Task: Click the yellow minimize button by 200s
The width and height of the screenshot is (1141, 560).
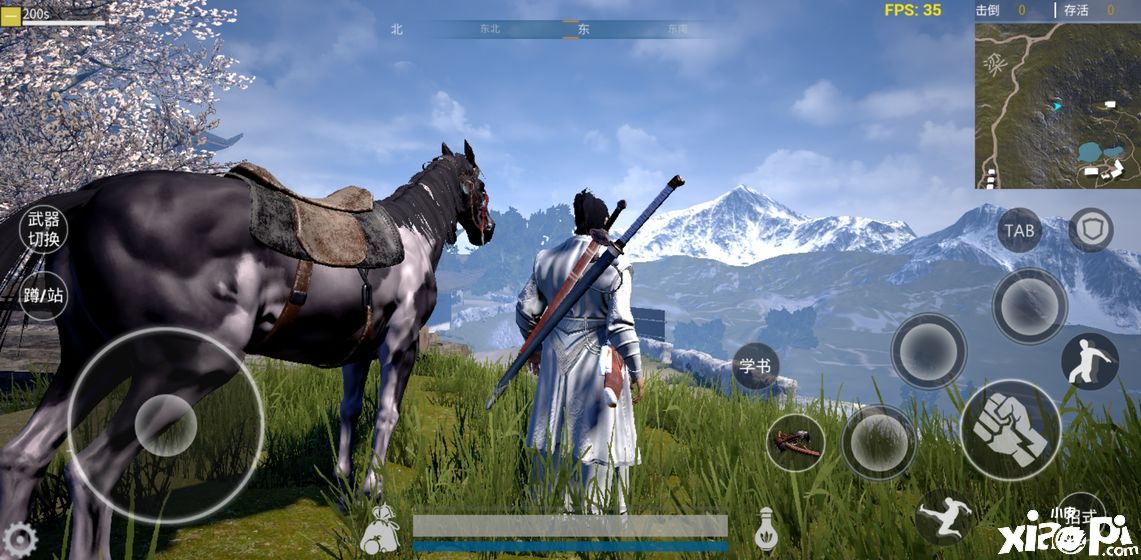Action: [x=10, y=14]
